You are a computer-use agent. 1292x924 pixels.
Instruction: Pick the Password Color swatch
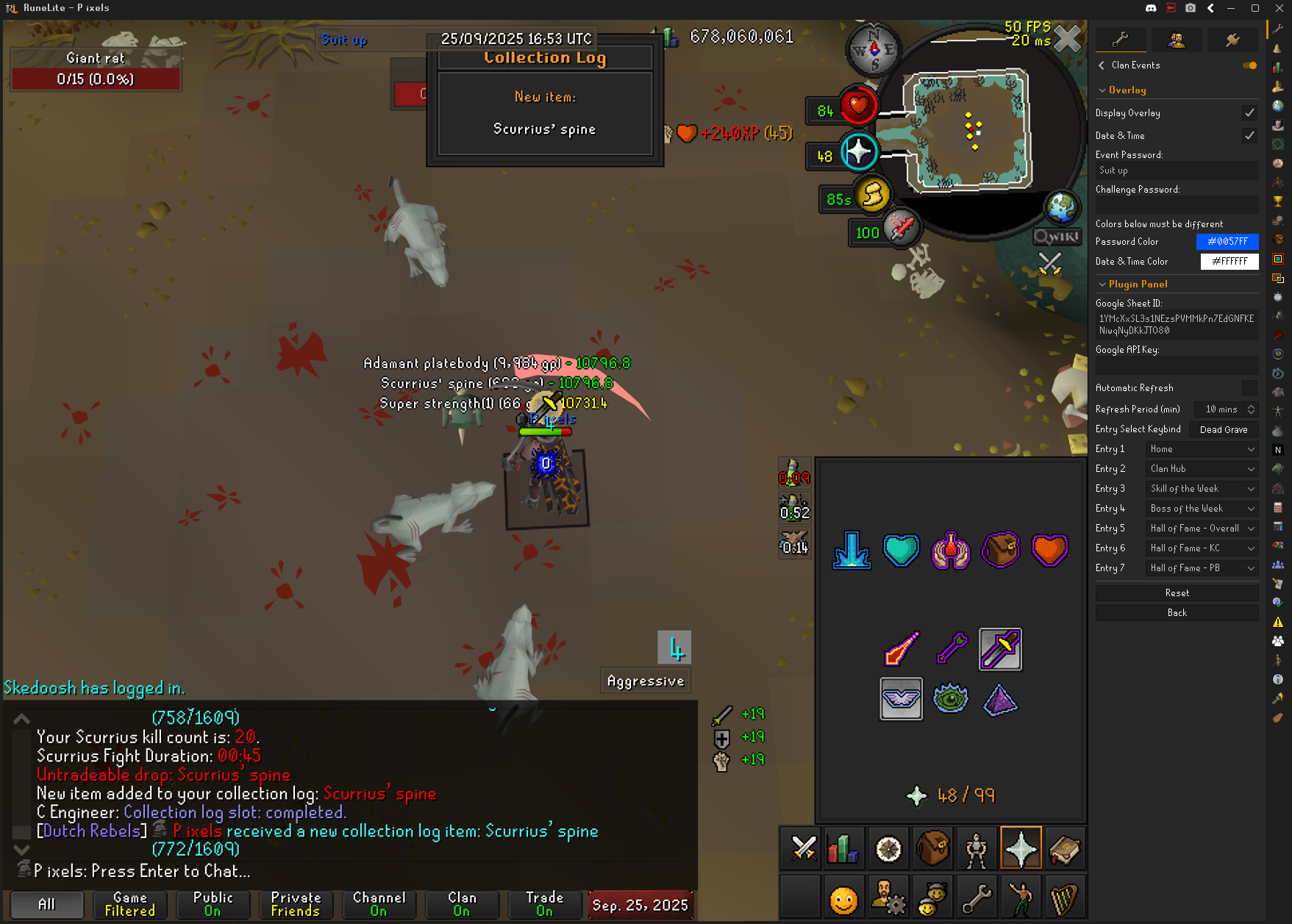coord(1228,242)
